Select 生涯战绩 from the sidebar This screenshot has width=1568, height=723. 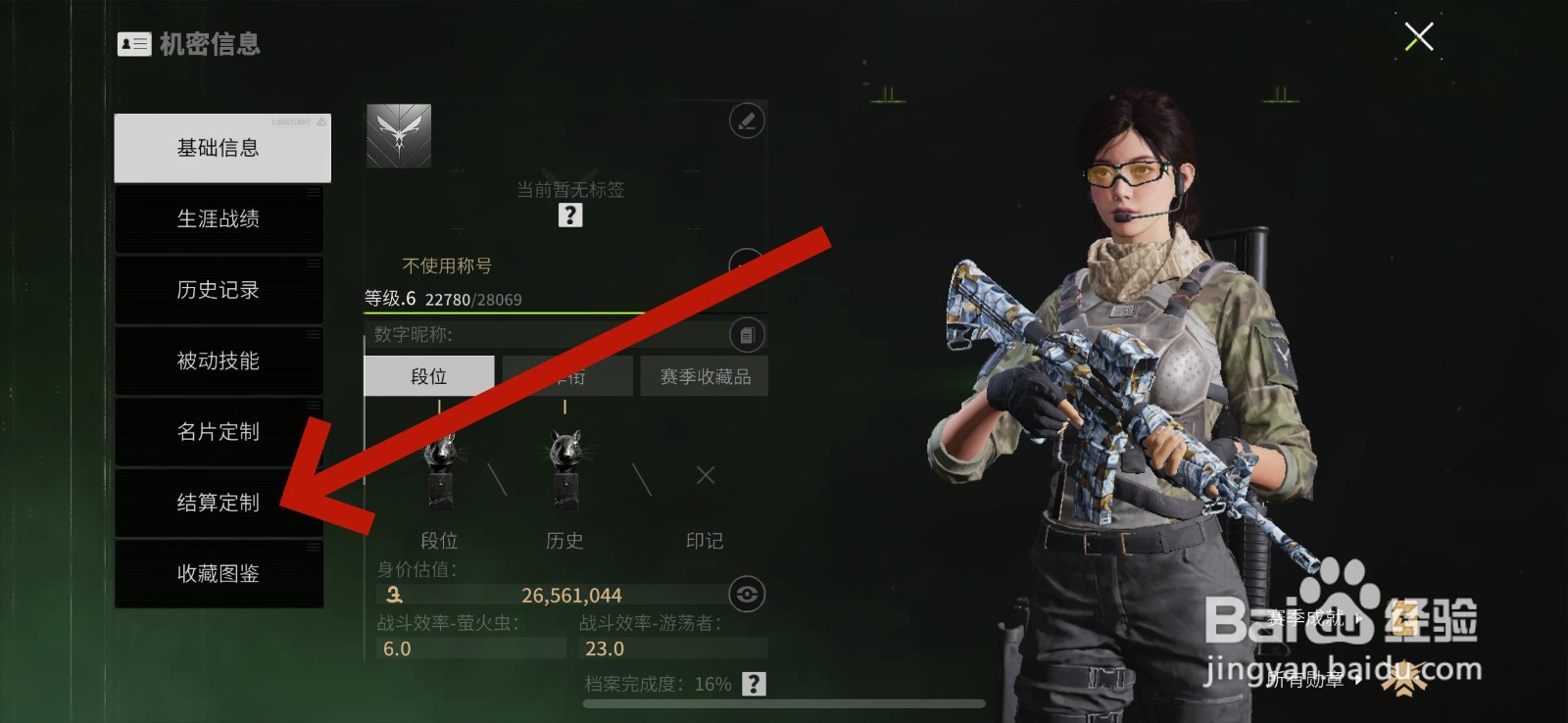point(218,219)
